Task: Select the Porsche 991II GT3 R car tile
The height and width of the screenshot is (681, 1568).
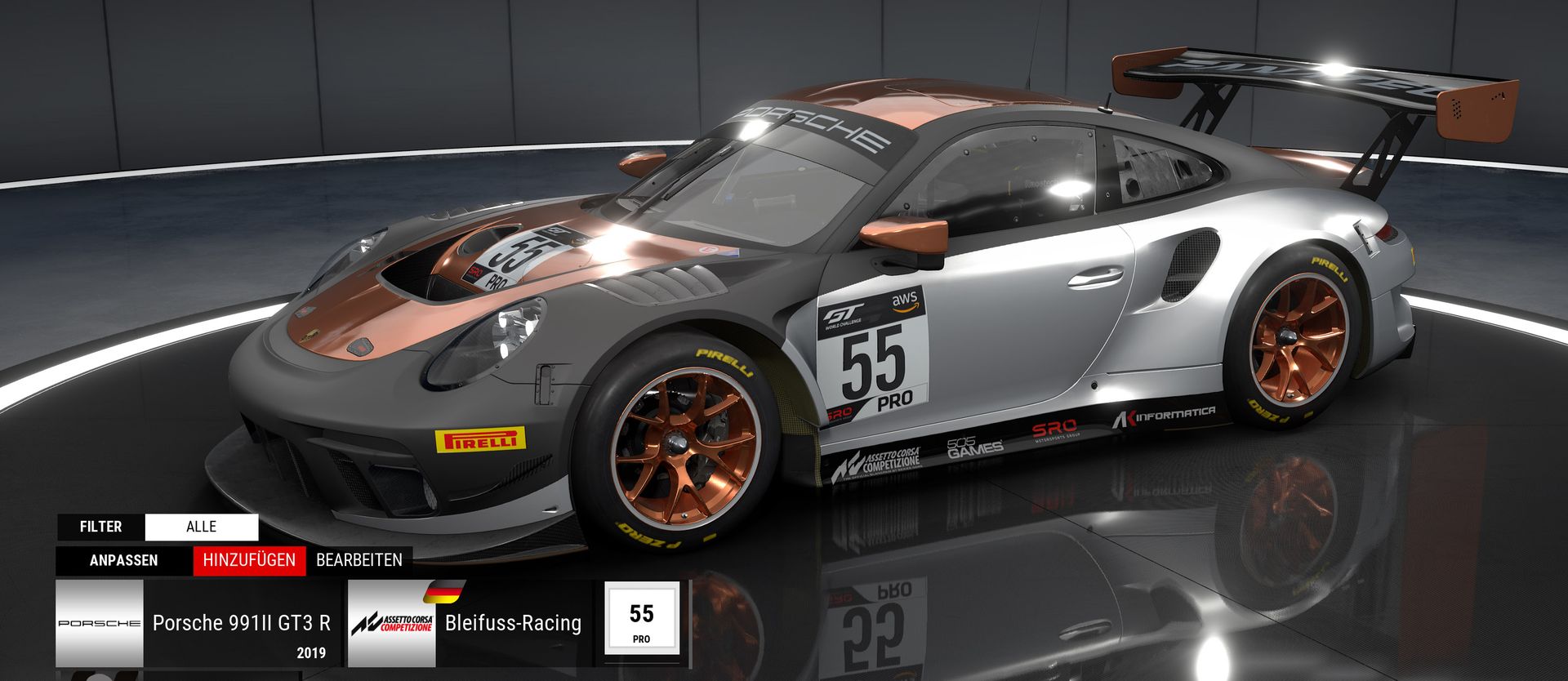Action: pyautogui.click(x=198, y=624)
